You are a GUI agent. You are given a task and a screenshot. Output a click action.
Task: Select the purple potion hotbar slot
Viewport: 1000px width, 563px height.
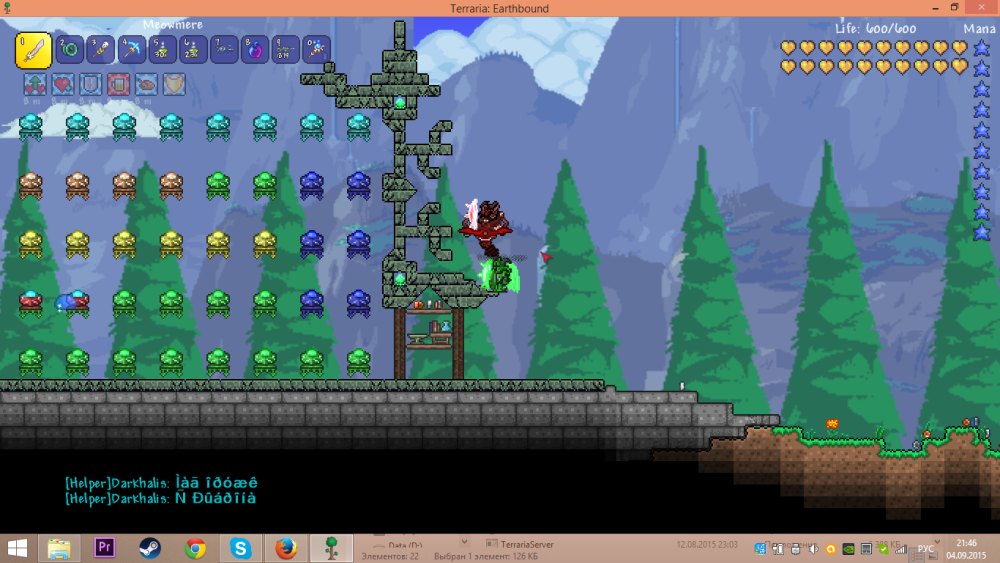tap(254, 49)
